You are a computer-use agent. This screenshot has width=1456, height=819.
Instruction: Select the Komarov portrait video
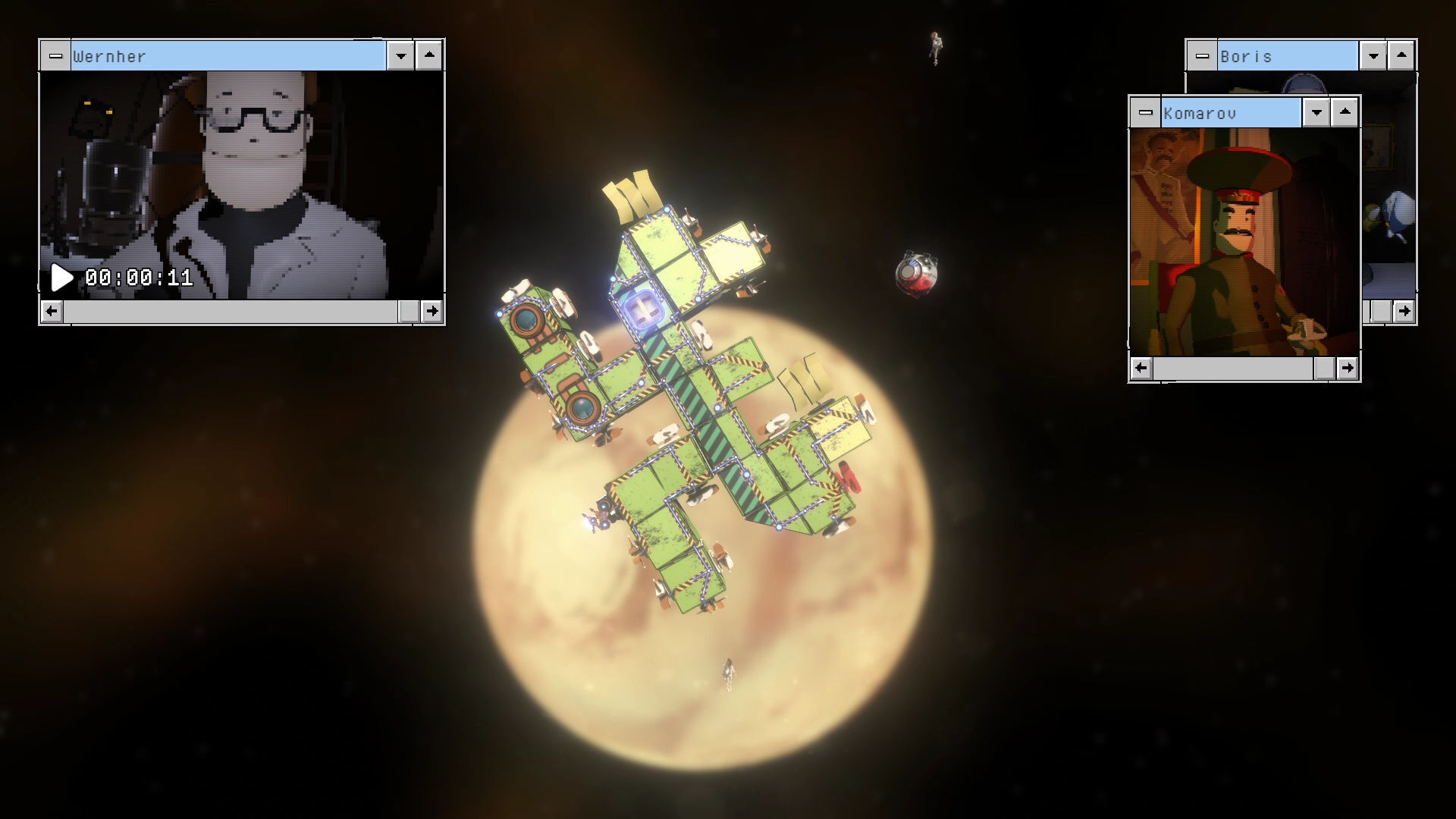(x=1244, y=243)
